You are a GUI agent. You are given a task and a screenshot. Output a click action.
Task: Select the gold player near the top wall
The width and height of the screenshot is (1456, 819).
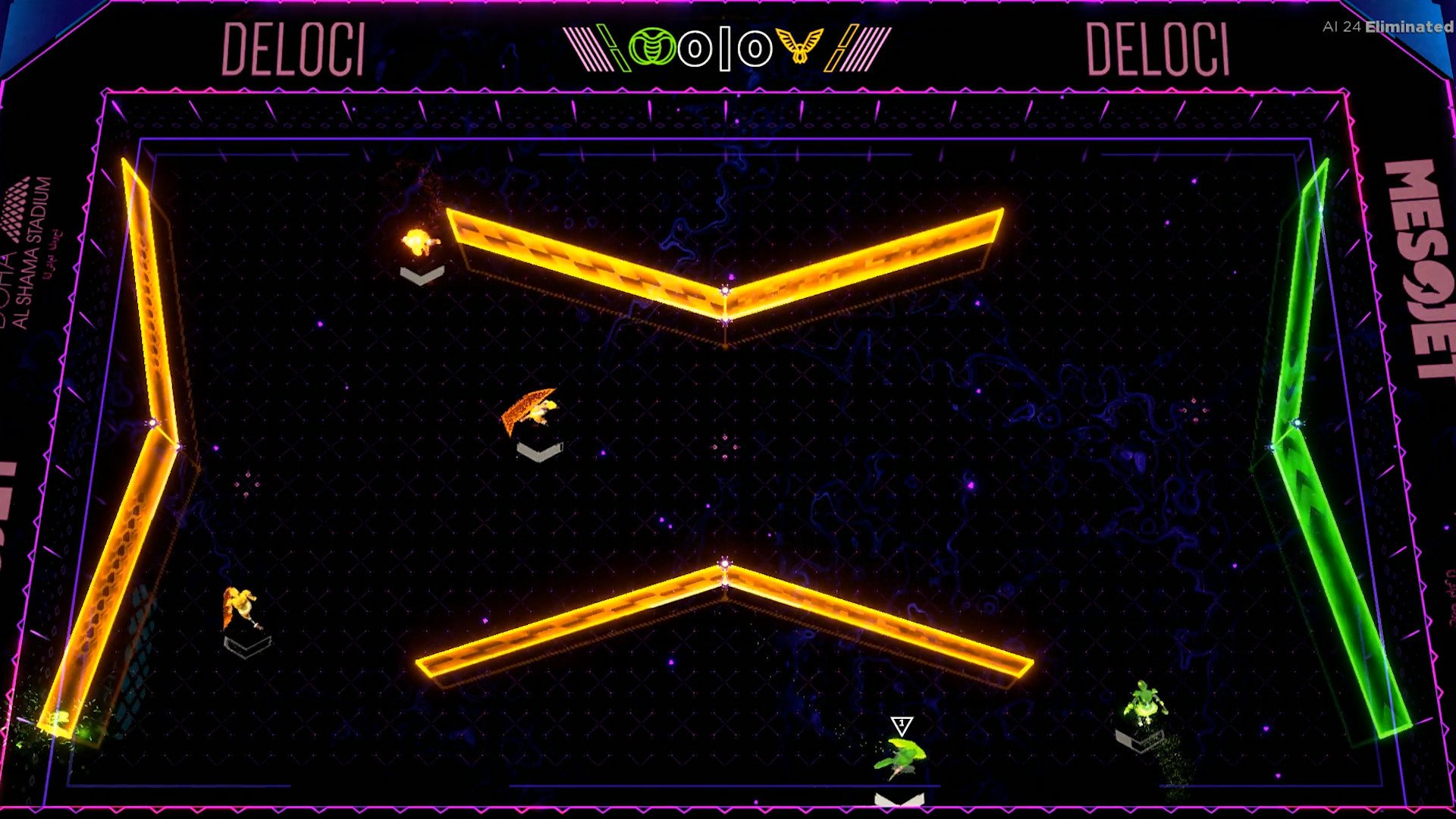point(416,241)
